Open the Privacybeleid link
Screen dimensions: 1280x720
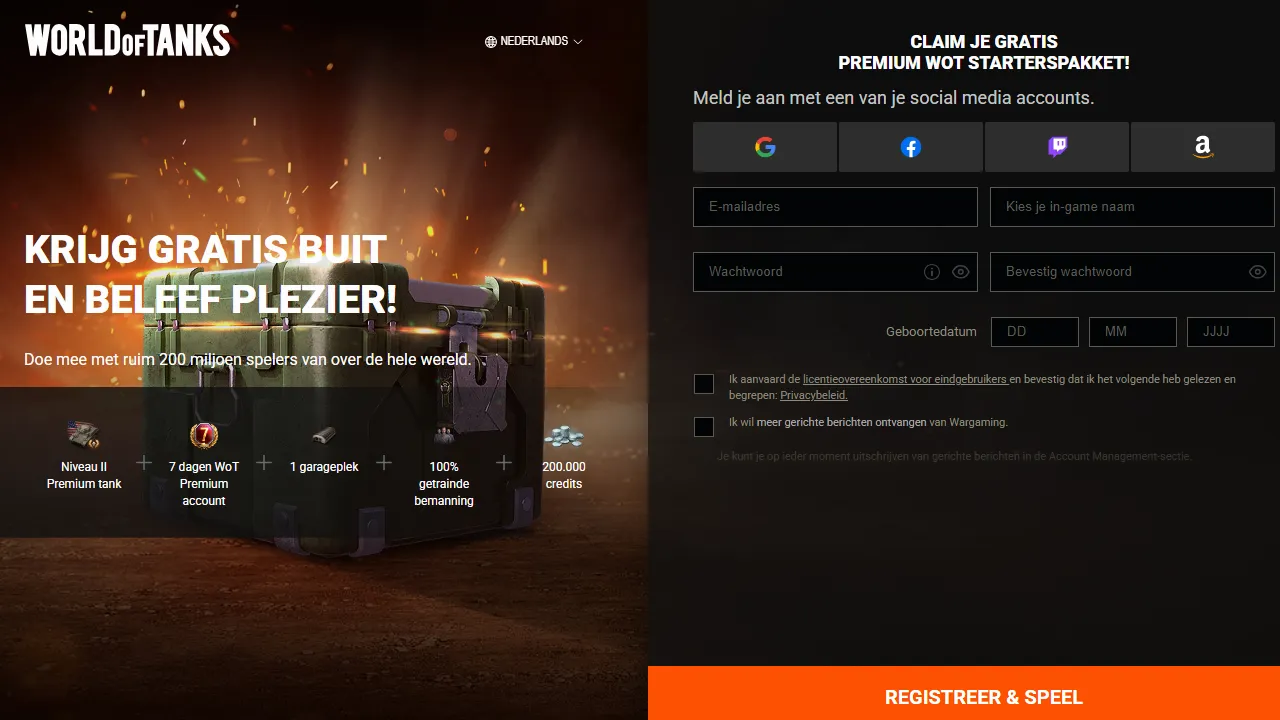[814, 396]
